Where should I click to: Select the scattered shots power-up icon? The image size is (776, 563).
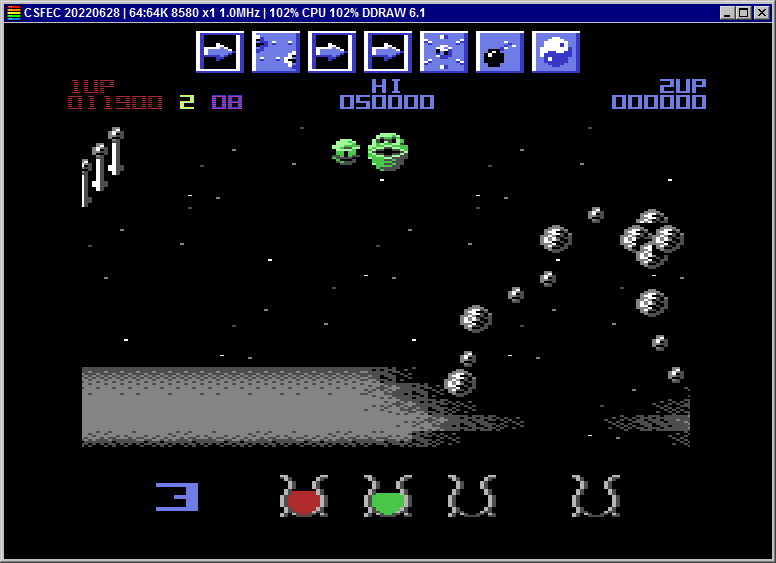pos(275,52)
